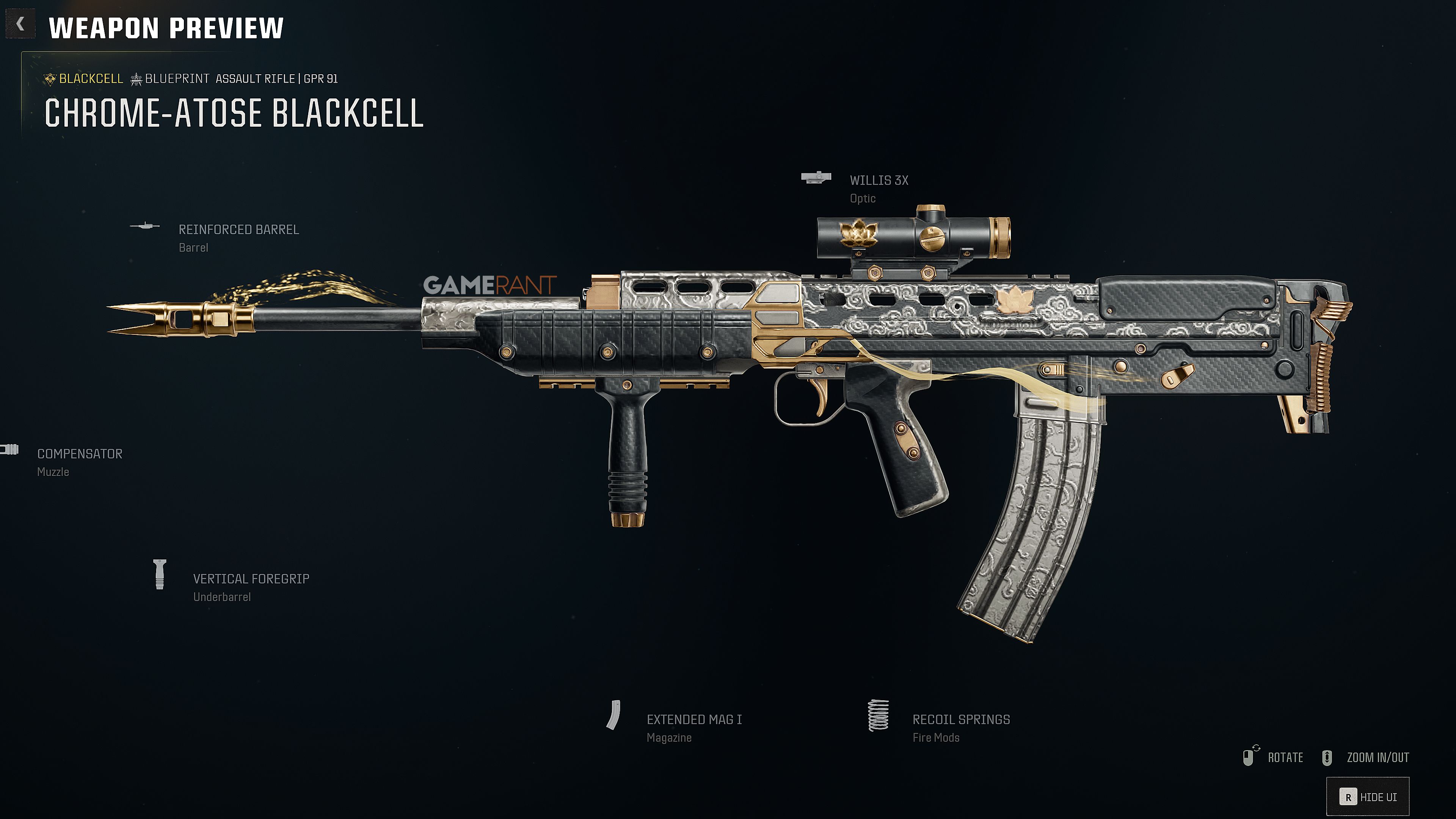This screenshot has width=1456, height=819.
Task: Click the Hide UI button
Action: 1368,797
